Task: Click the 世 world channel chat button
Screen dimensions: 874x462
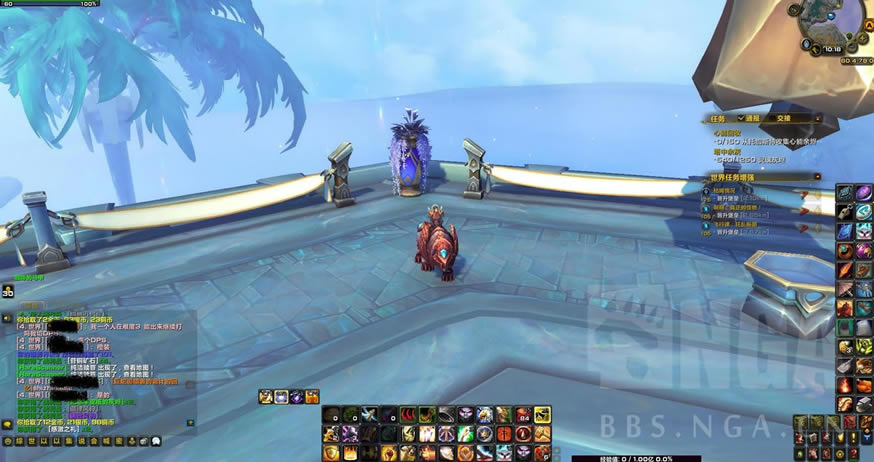Action: (x=31, y=440)
